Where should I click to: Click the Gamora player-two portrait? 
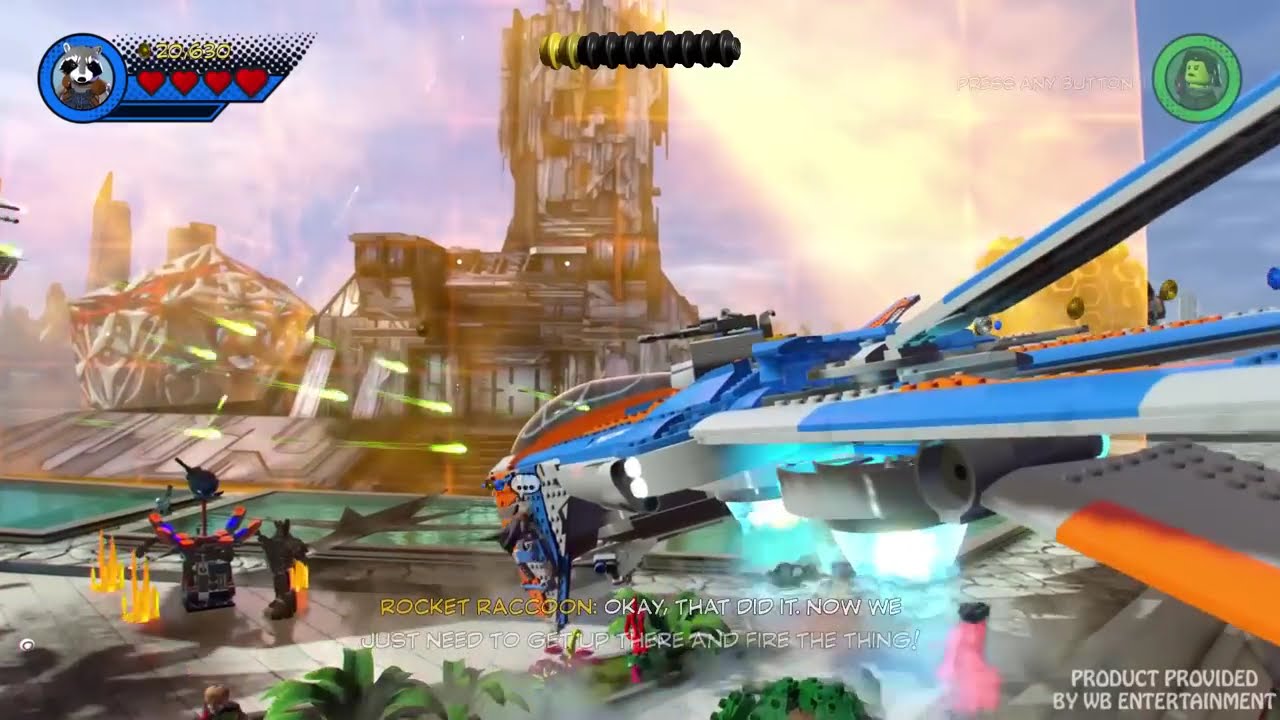(1196, 77)
